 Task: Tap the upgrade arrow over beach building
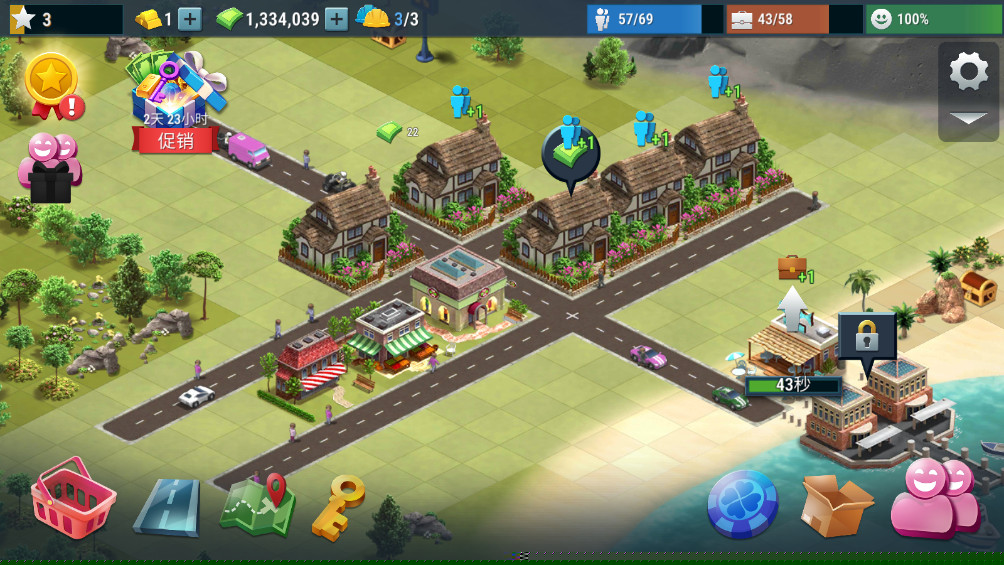point(793,307)
